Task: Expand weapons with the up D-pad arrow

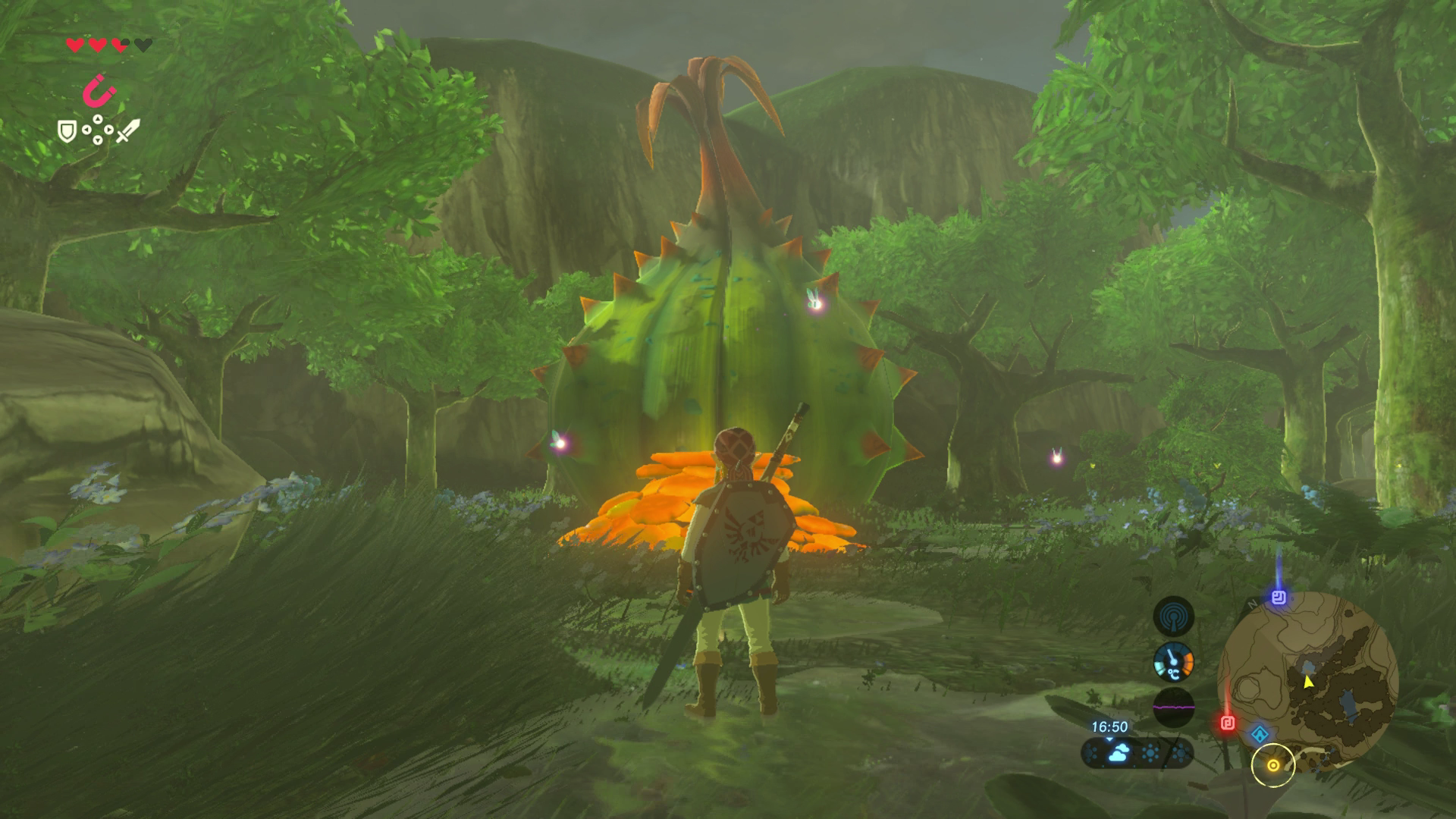Action: click(98, 120)
